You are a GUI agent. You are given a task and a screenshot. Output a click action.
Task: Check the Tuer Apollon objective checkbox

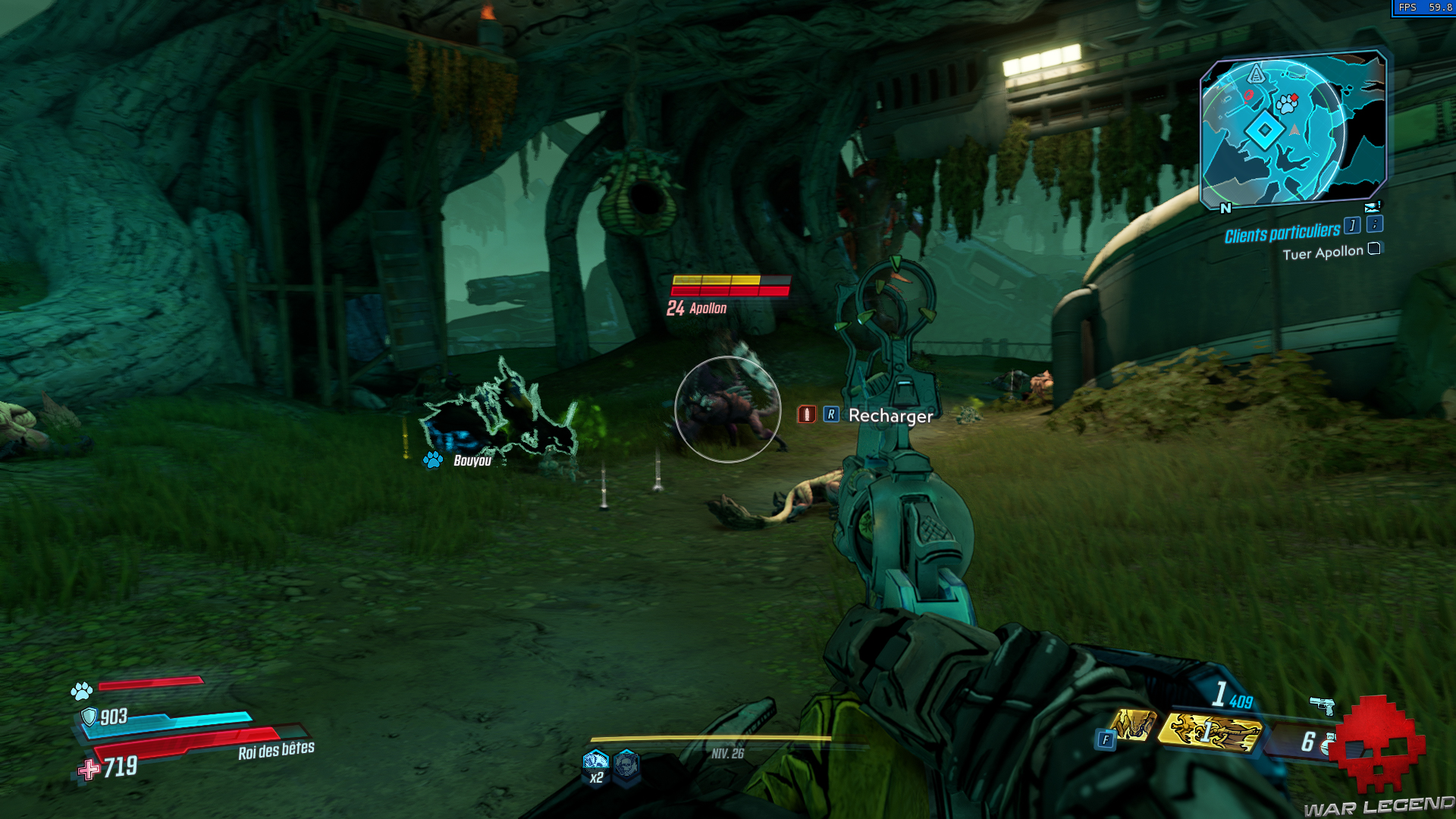pyautogui.click(x=1374, y=250)
